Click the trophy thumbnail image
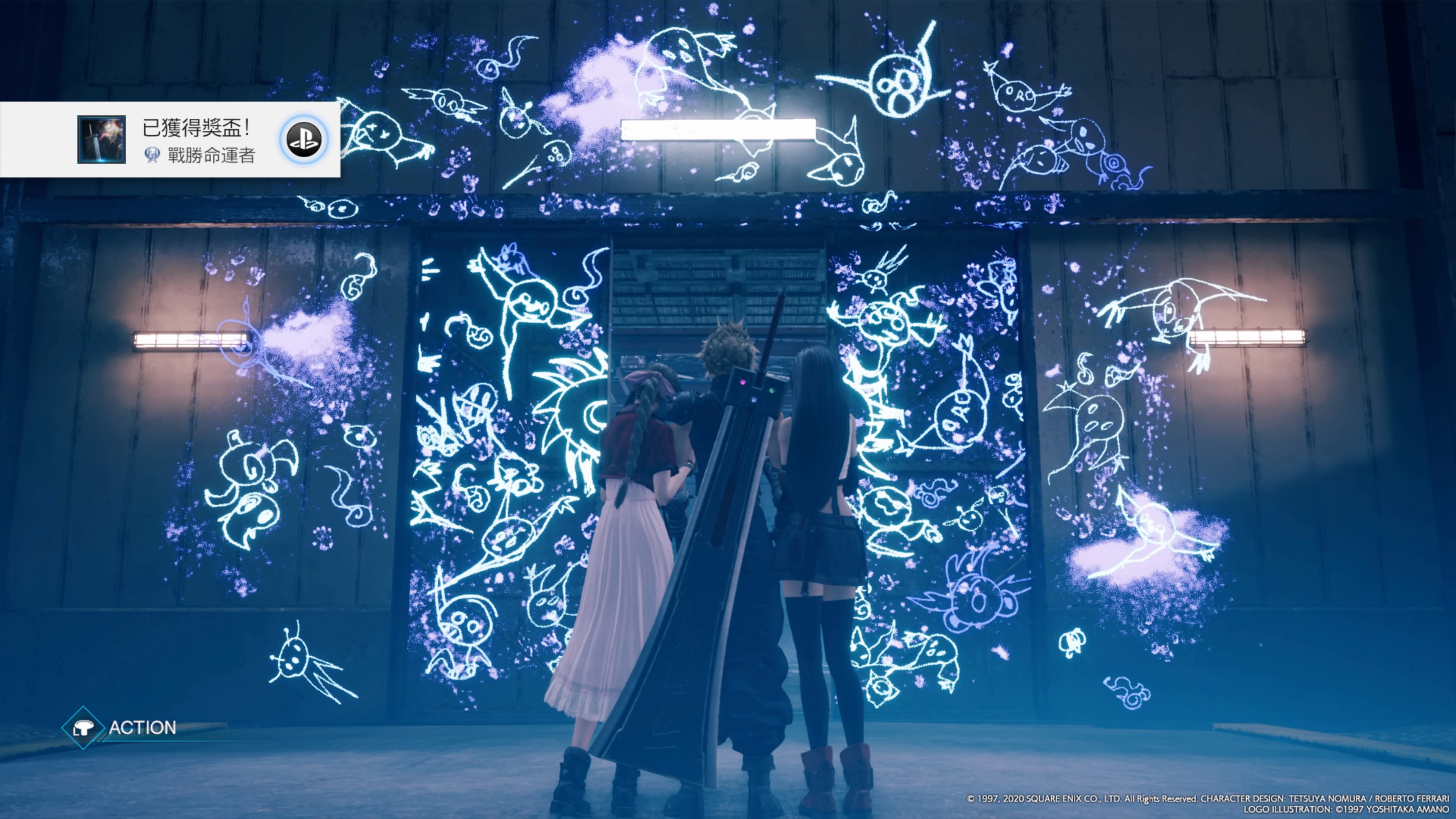This screenshot has height=819, width=1456. coord(101,140)
